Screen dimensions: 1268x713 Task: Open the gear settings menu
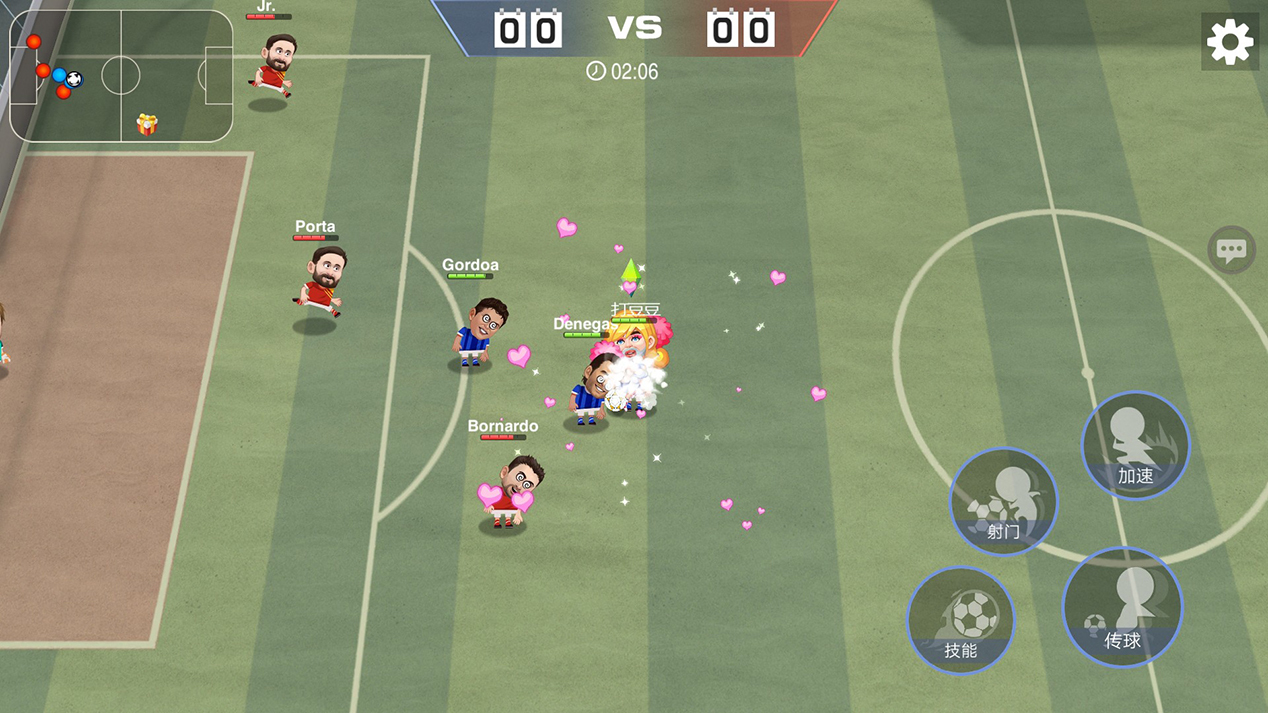[x=1229, y=43]
